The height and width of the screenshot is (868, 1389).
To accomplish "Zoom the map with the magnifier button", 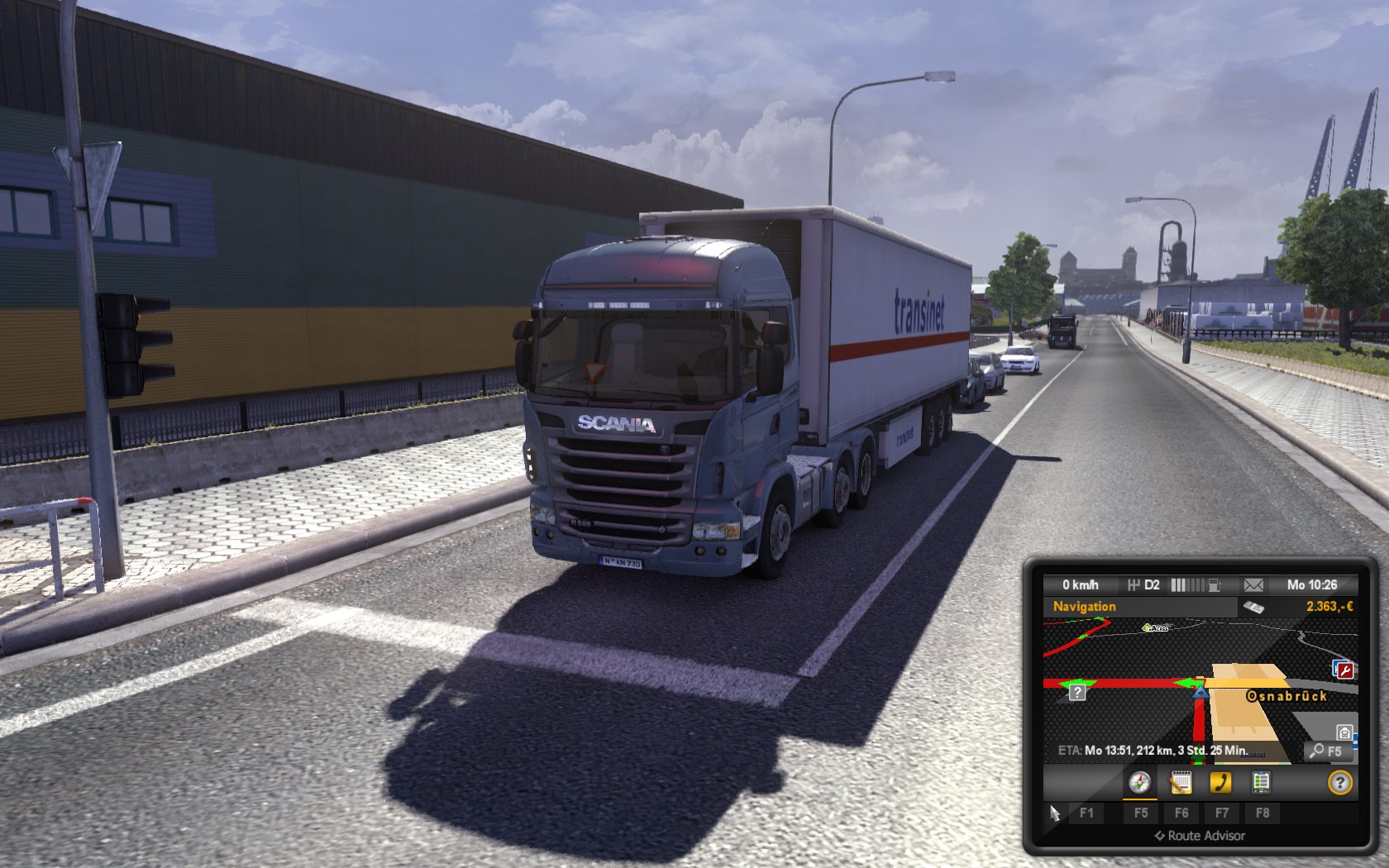I will pyautogui.click(x=1328, y=751).
